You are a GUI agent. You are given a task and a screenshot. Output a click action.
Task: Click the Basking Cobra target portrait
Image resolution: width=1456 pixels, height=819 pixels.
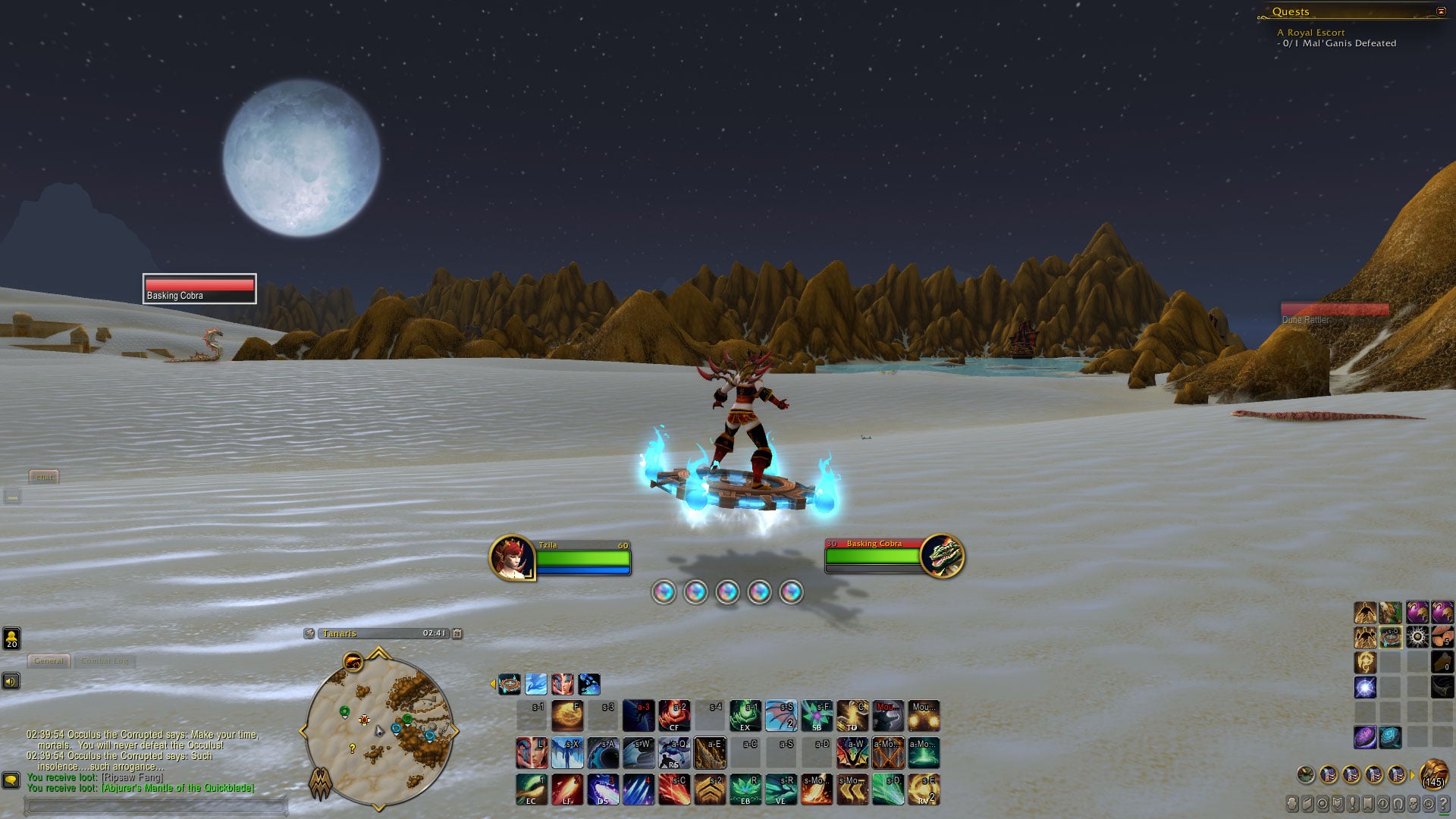942,556
